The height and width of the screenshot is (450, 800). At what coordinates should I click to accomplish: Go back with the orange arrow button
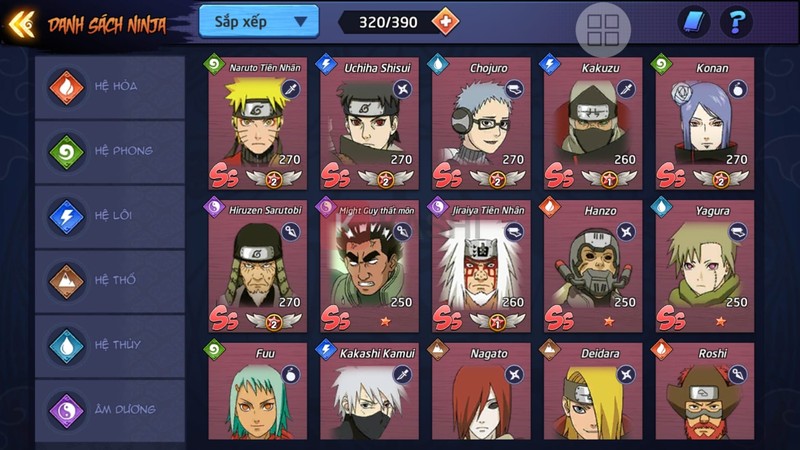22,23
